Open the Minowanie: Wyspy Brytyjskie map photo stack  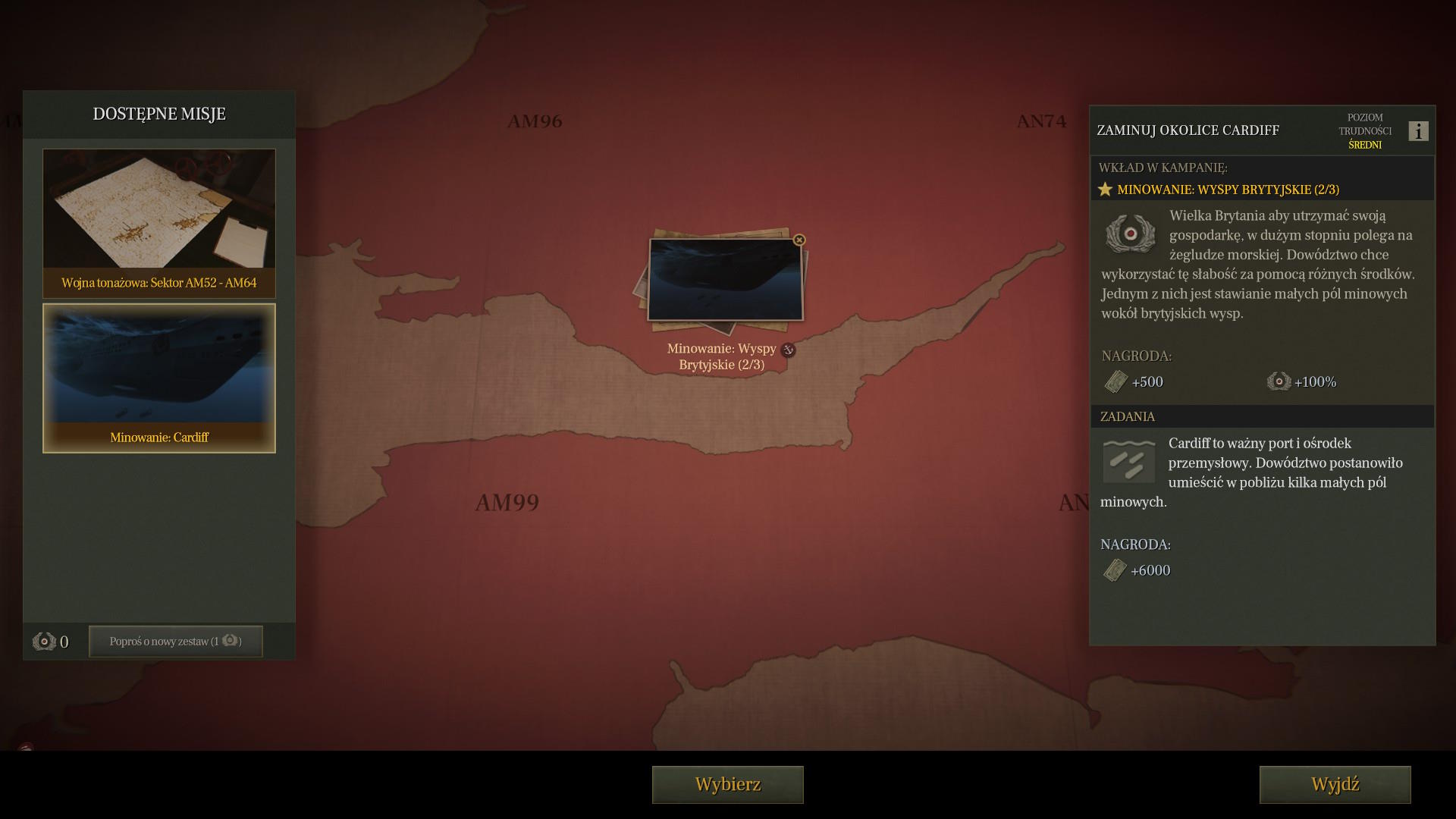tap(724, 281)
